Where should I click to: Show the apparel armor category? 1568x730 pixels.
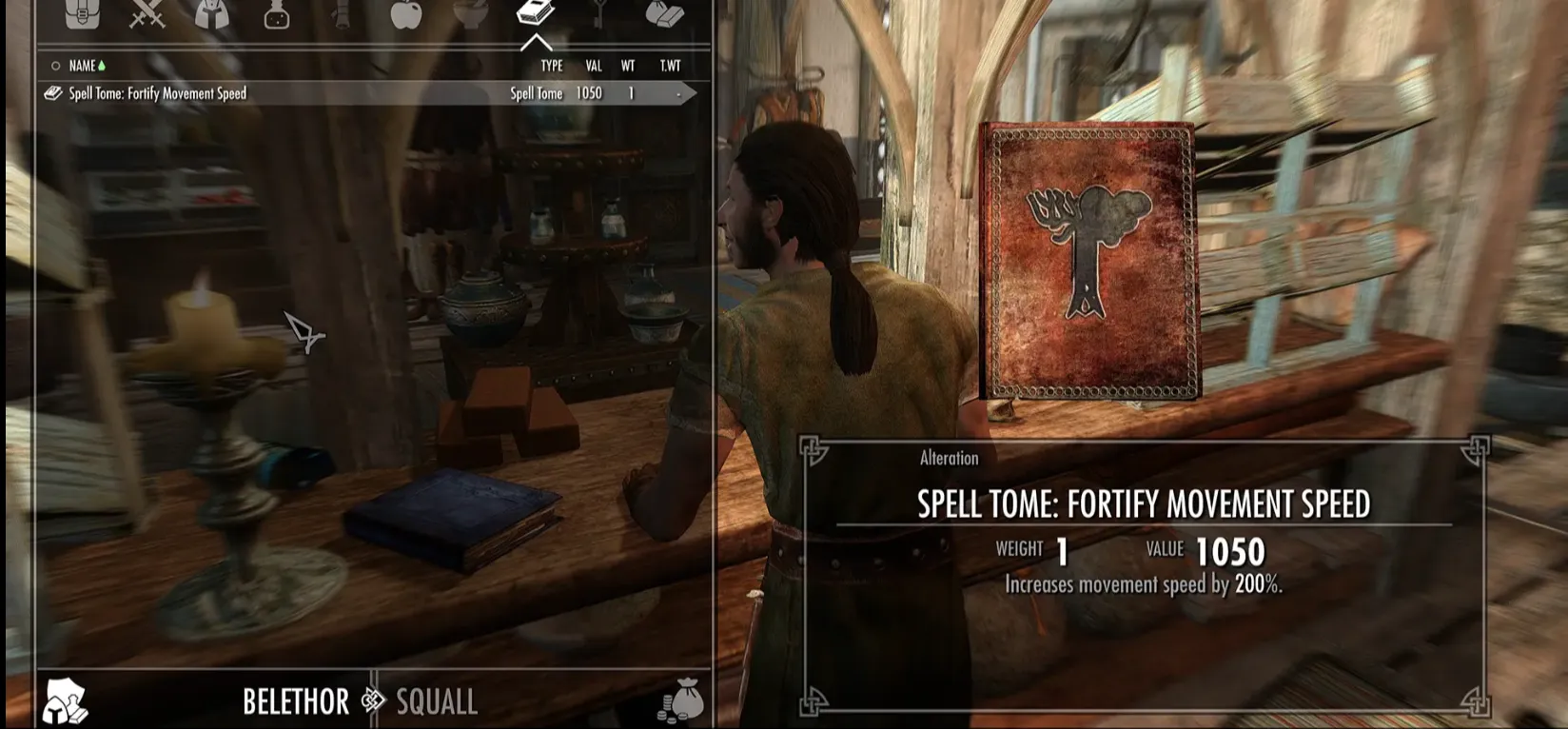click(212, 13)
